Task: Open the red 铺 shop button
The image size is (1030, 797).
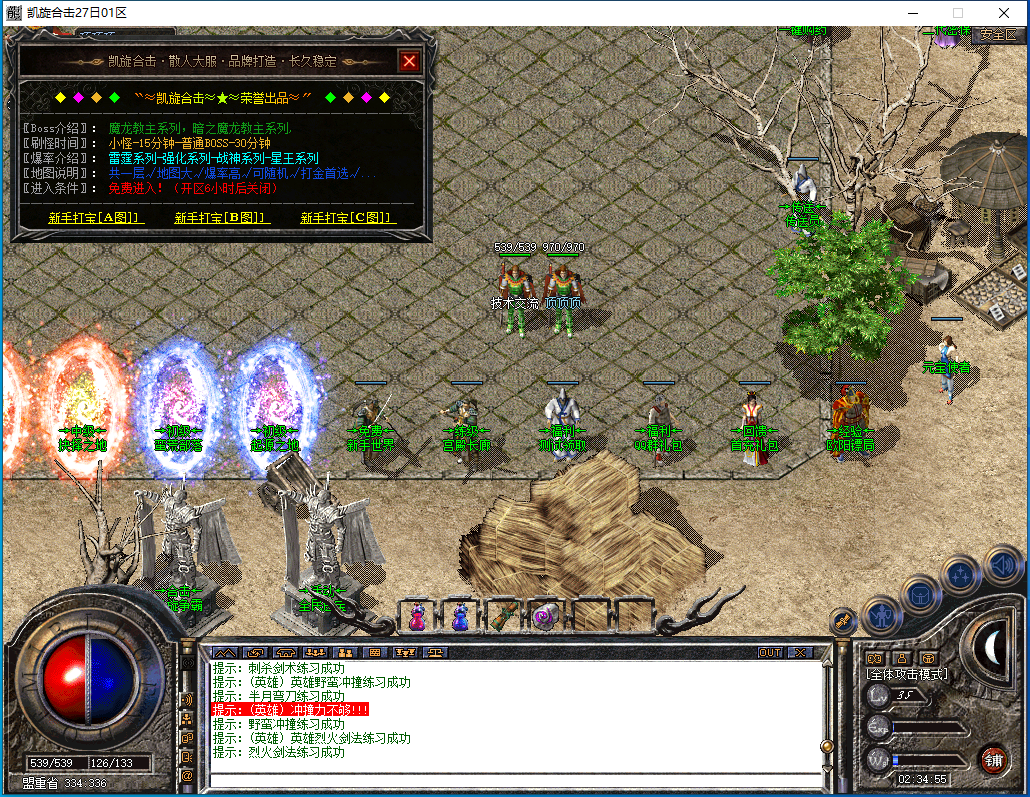Action: tap(994, 758)
